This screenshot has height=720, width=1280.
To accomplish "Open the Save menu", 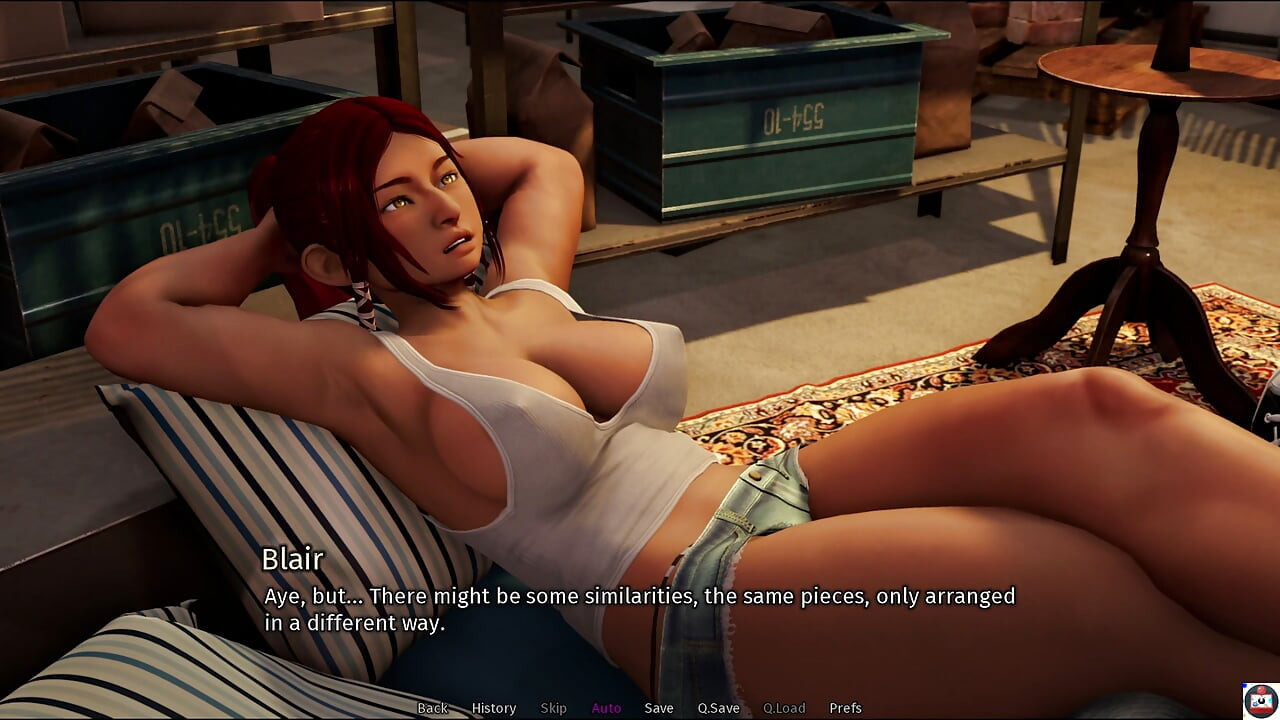I will pos(659,708).
